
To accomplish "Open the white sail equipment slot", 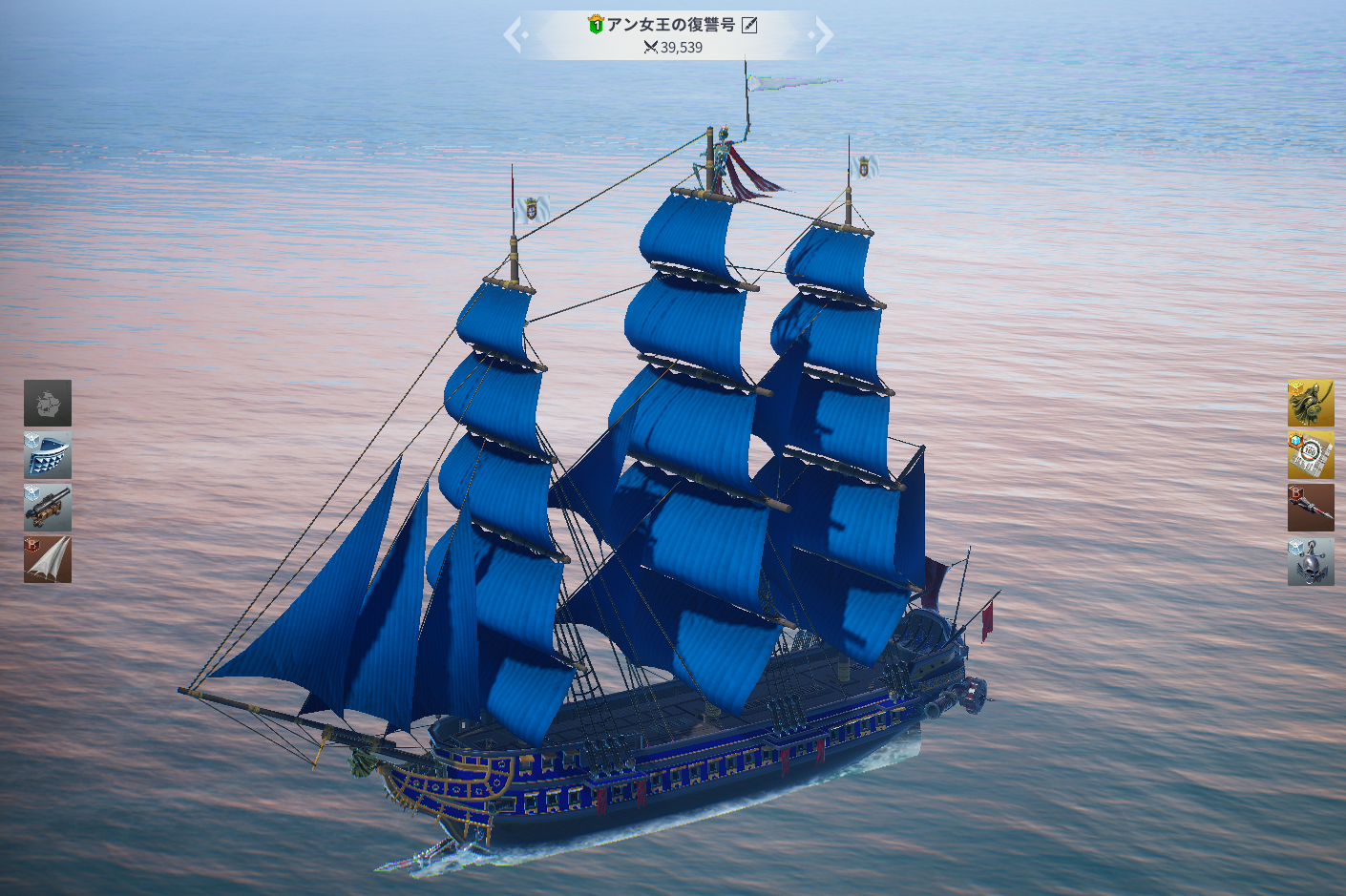I will (x=48, y=559).
